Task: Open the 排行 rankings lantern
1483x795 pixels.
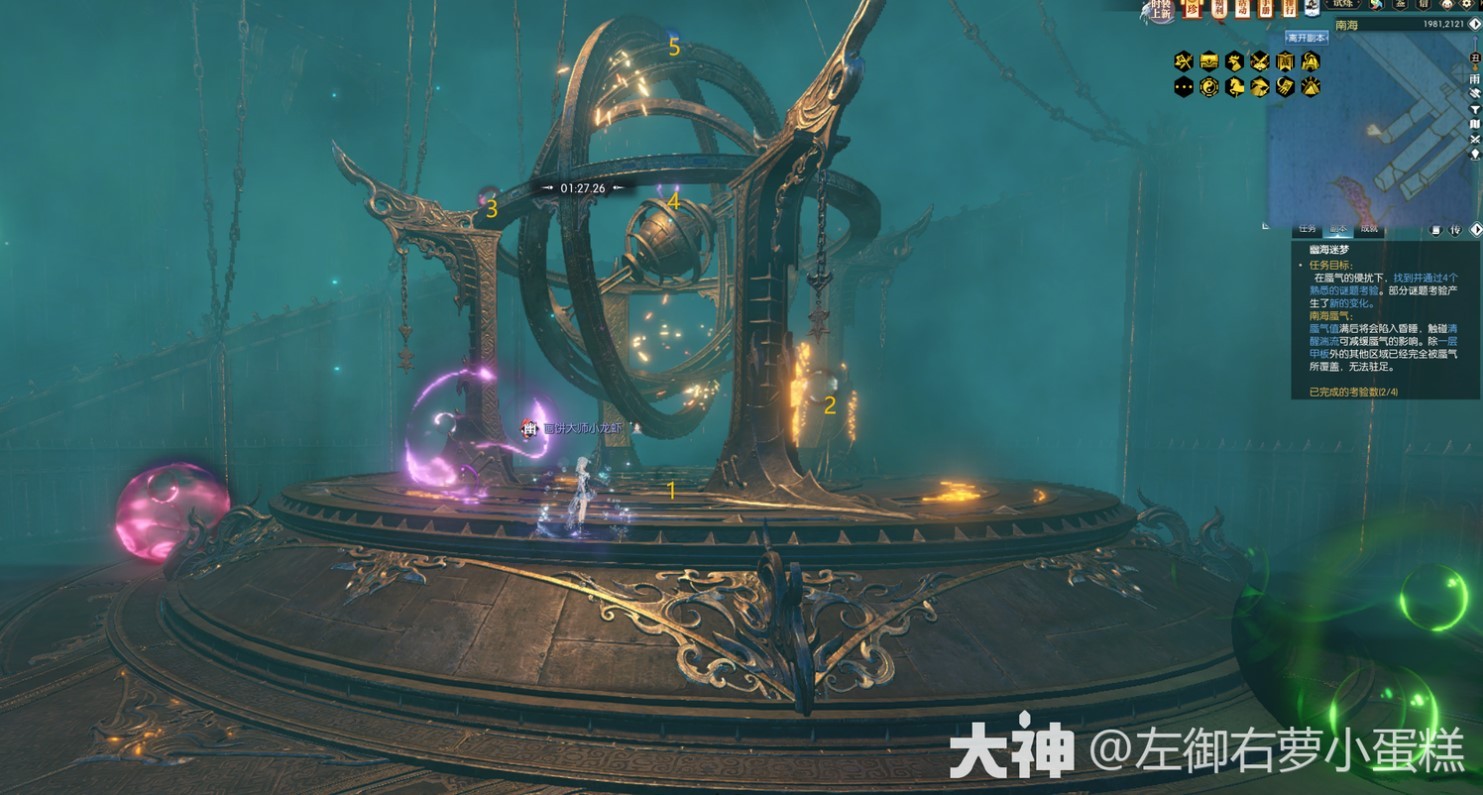Action: click(x=1288, y=9)
